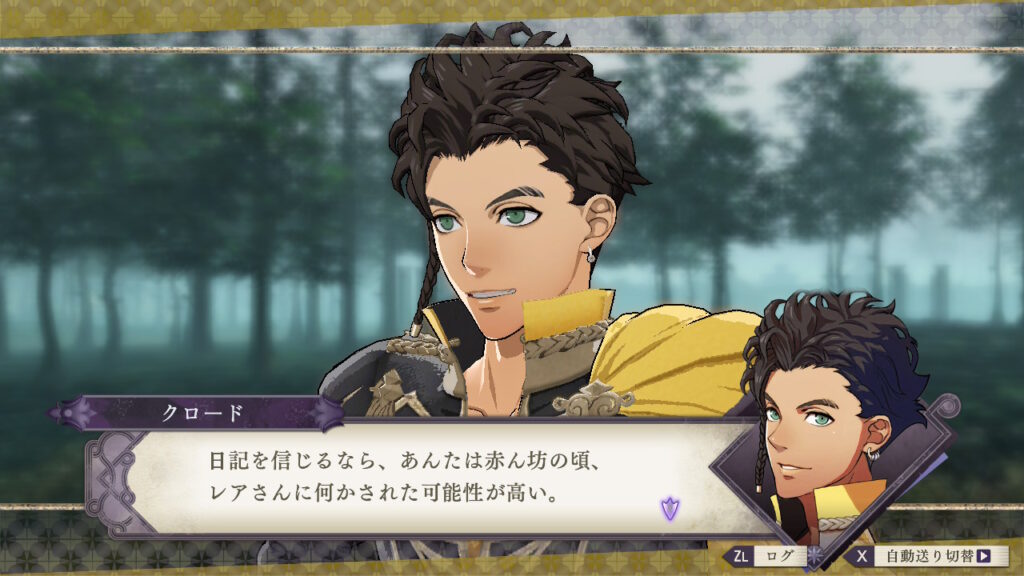Click the purple continue arrow in the dialogue box

tap(668, 508)
